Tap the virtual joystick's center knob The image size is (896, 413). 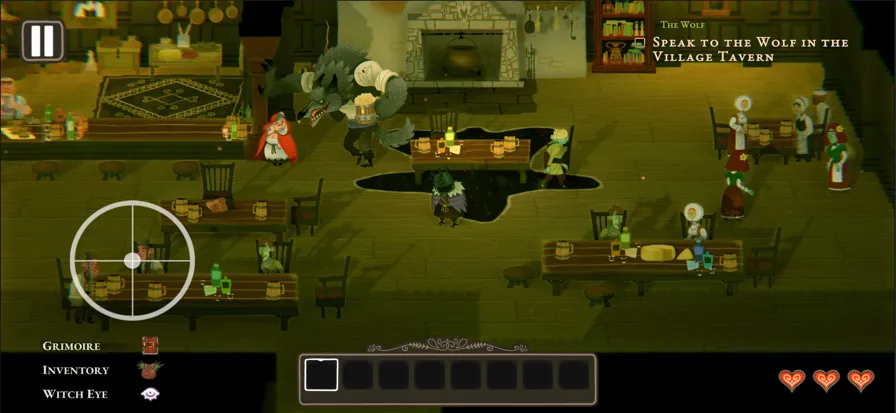pyautogui.click(x=132, y=261)
